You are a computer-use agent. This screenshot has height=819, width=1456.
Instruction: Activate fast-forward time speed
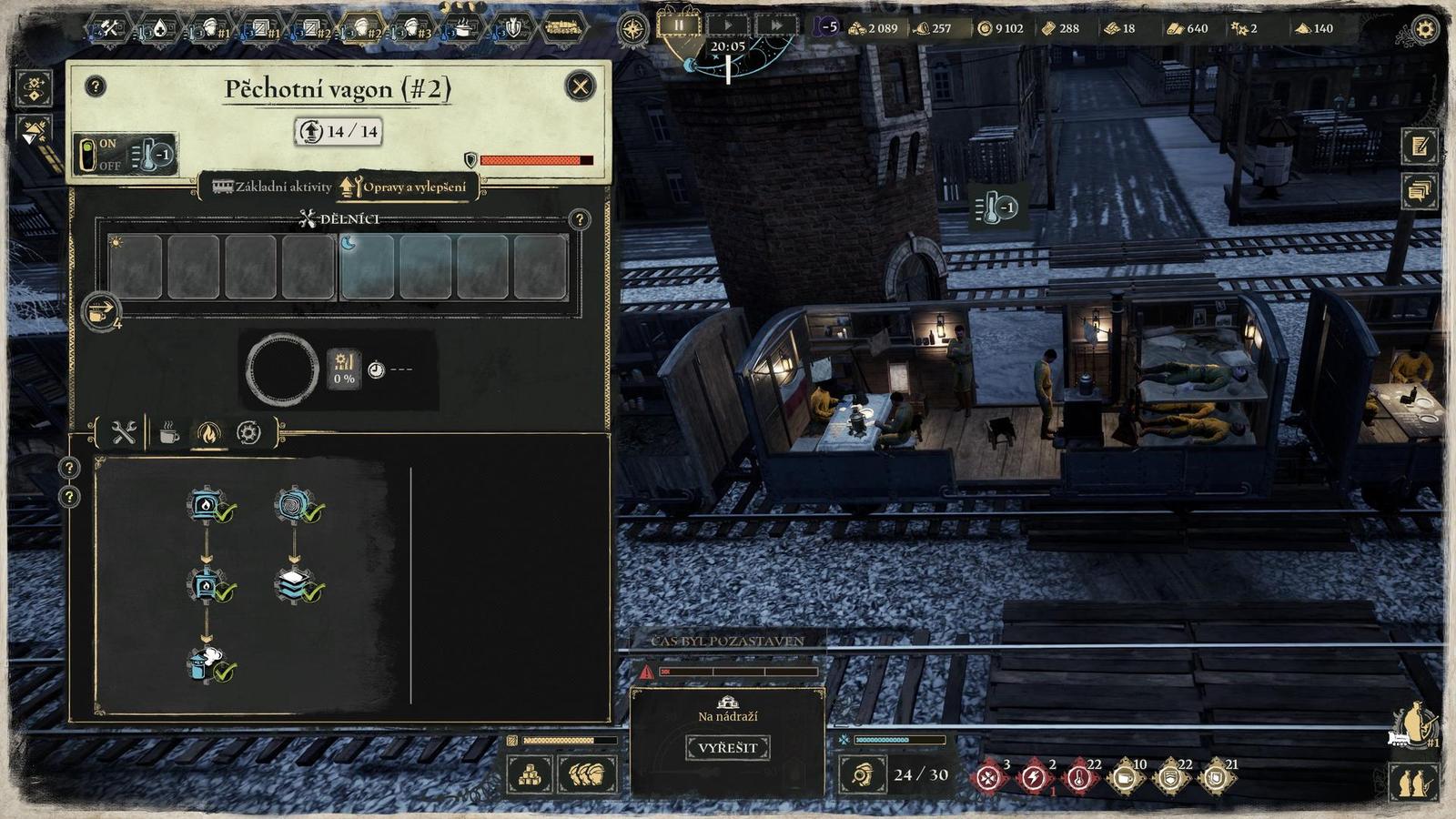pyautogui.click(x=776, y=25)
